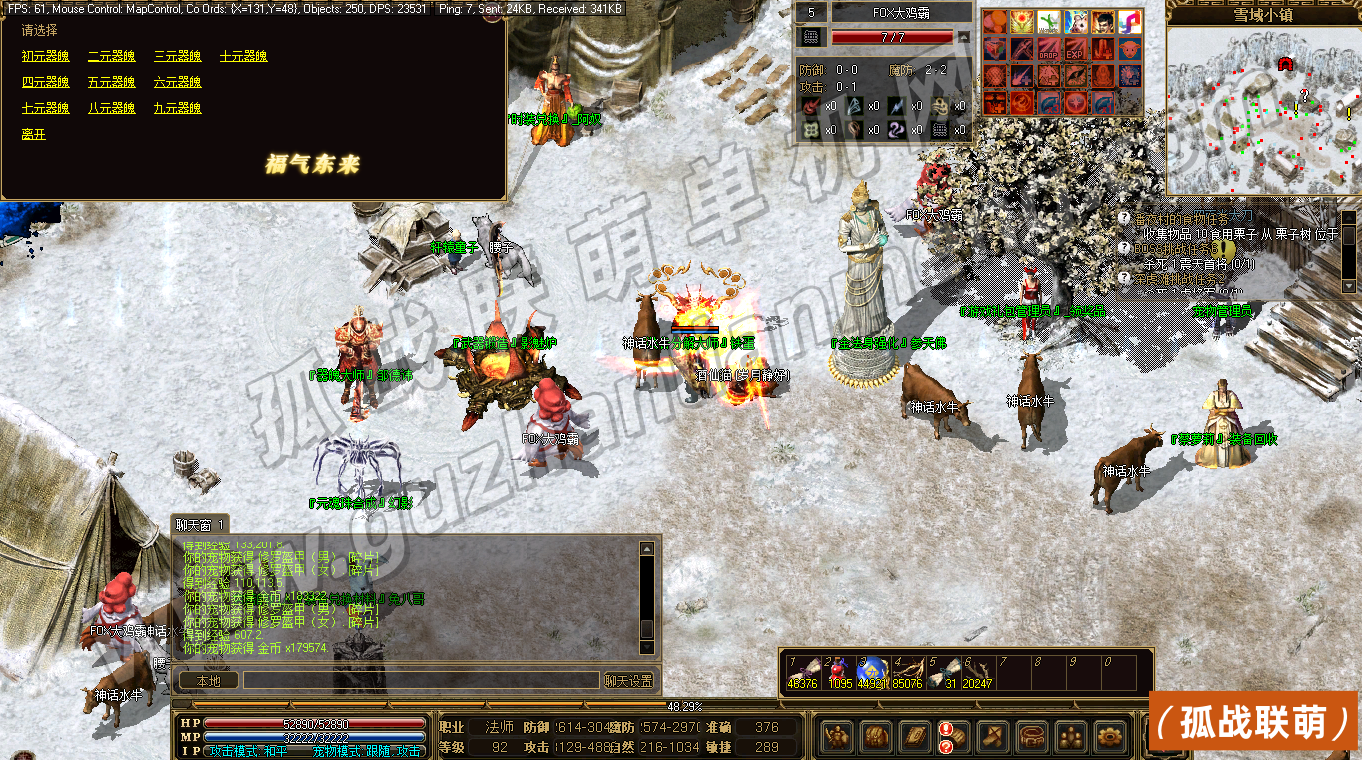1362x760 pixels.
Task: Pick the 九元器魄 dialogue option
Action: [177, 108]
